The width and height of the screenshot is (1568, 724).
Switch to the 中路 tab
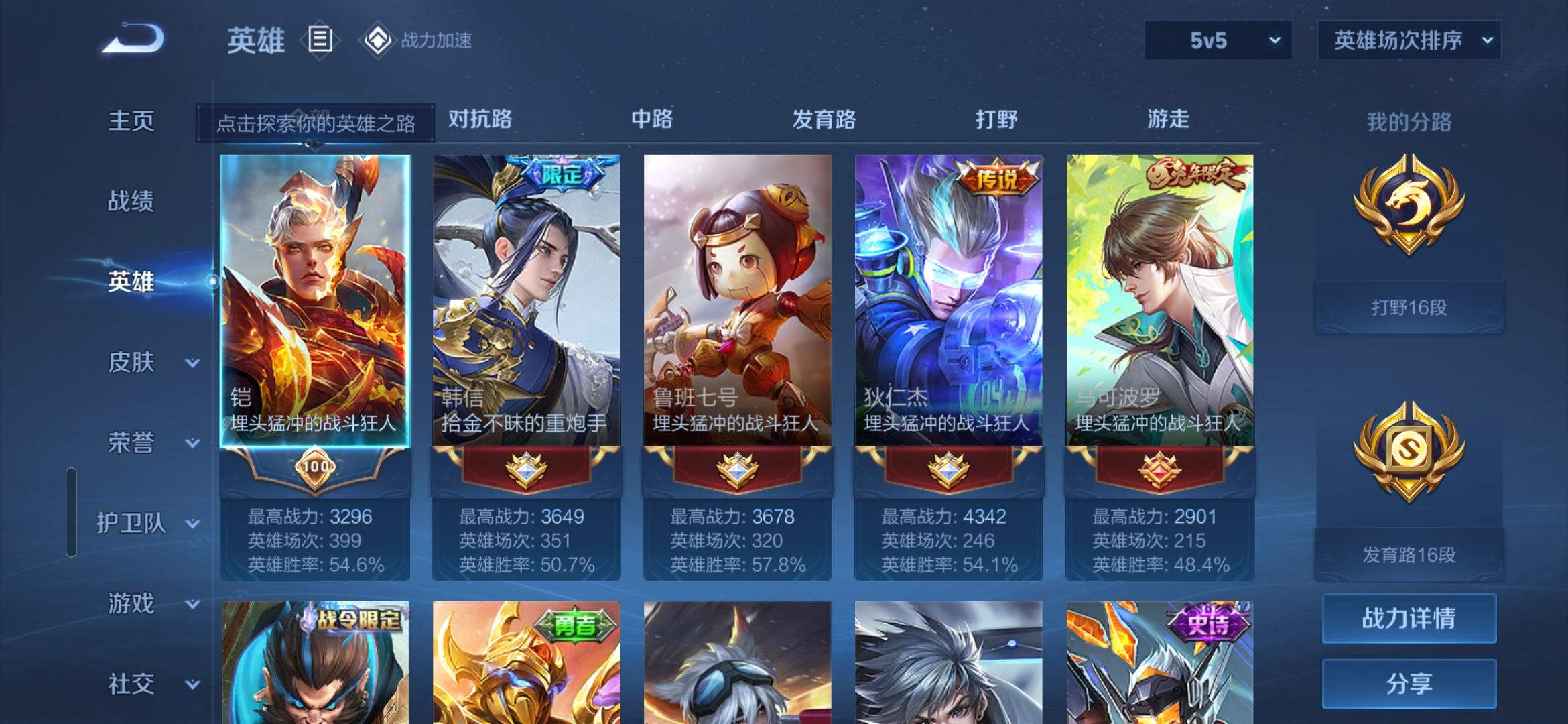click(652, 119)
